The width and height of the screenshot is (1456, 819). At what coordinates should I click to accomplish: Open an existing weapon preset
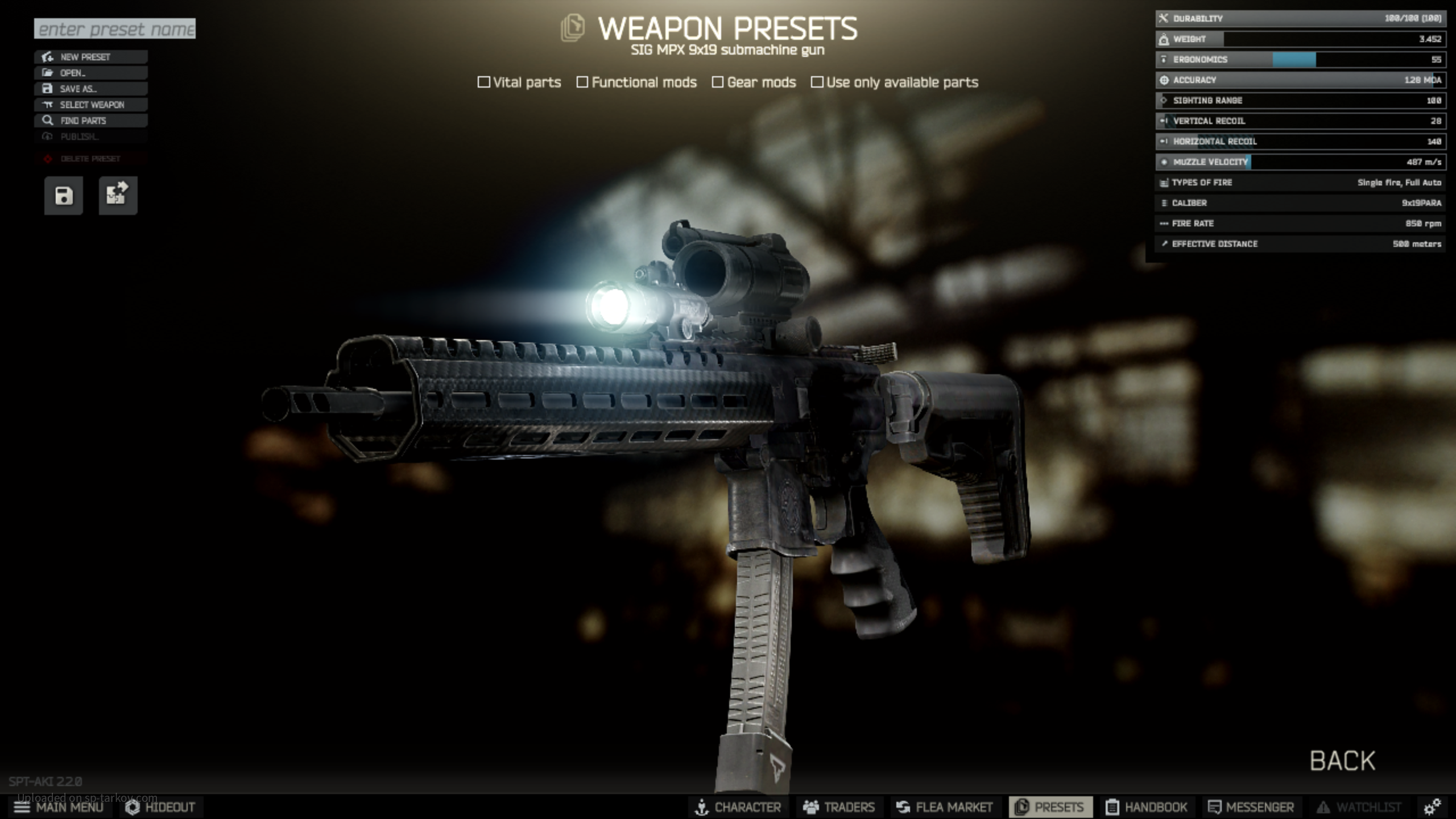(x=91, y=73)
